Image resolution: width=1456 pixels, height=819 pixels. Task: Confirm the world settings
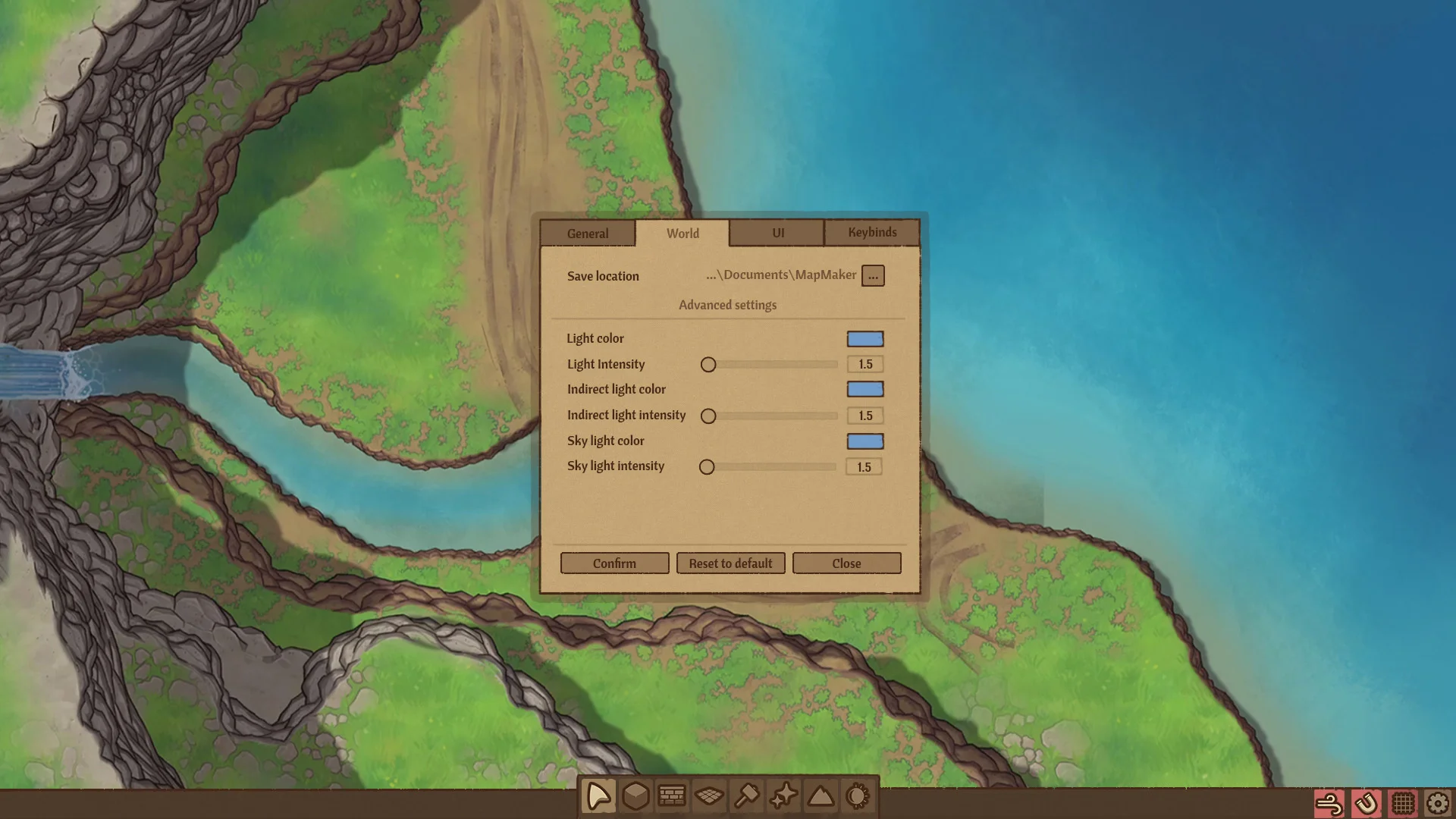614,563
